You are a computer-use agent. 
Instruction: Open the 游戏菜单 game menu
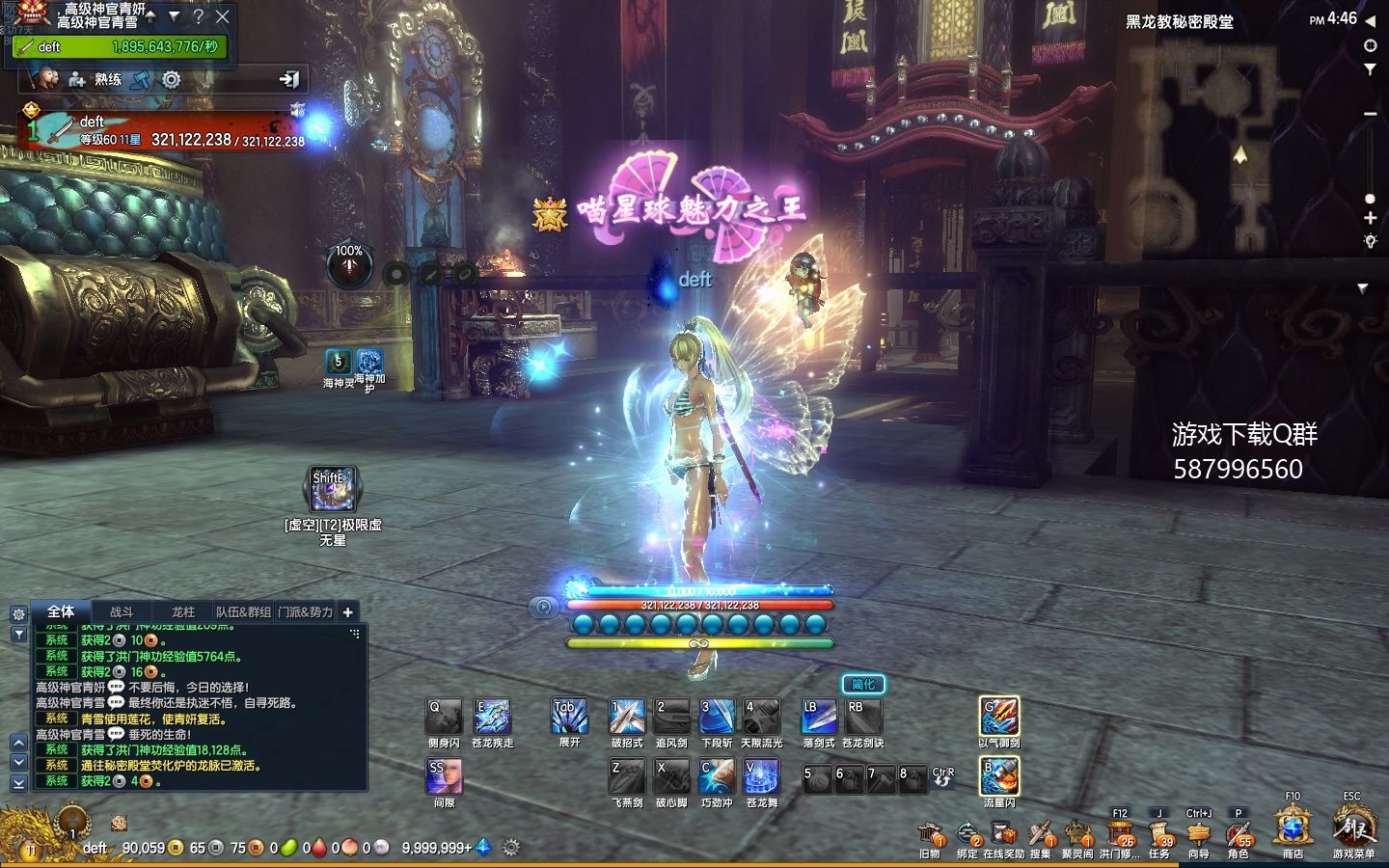pos(1352,830)
